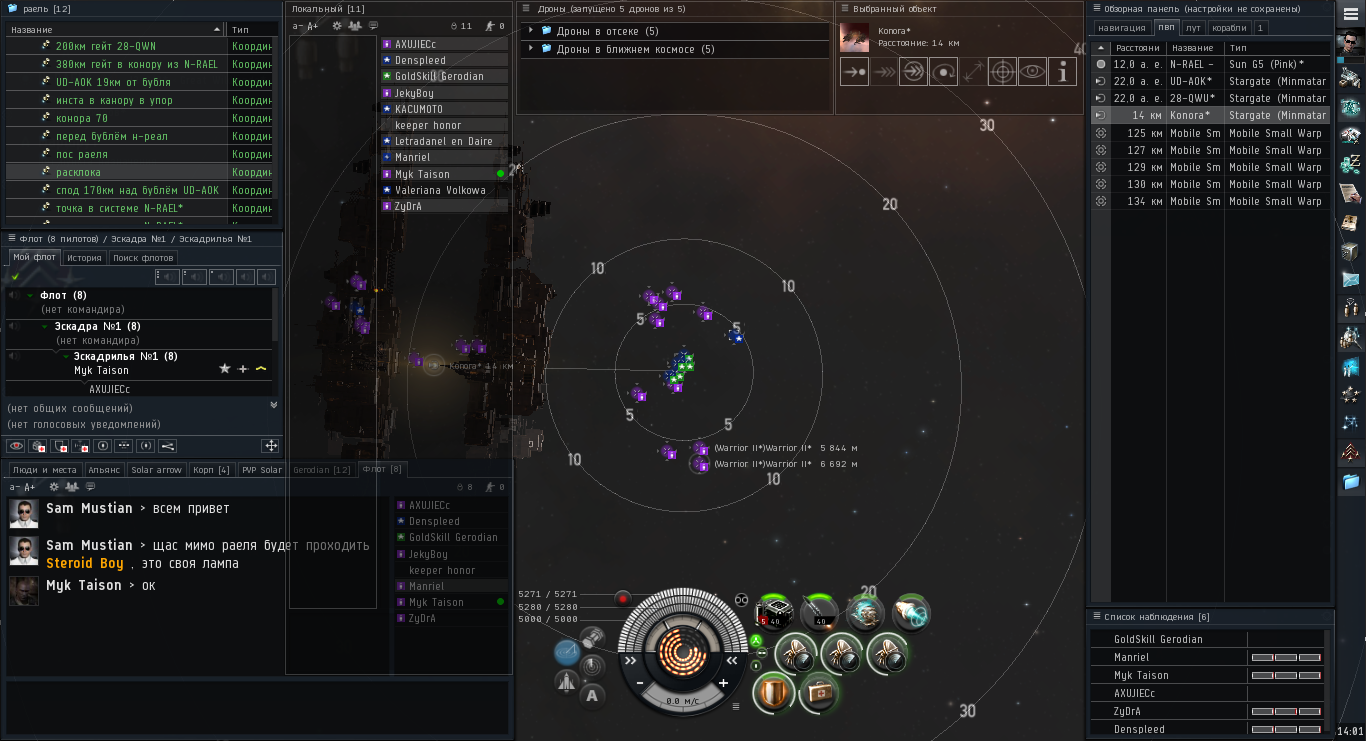Expand 'Дроны в ближнем космосе (5)' drone group
The height and width of the screenshot is (741, 1366).
pos(530,49)
